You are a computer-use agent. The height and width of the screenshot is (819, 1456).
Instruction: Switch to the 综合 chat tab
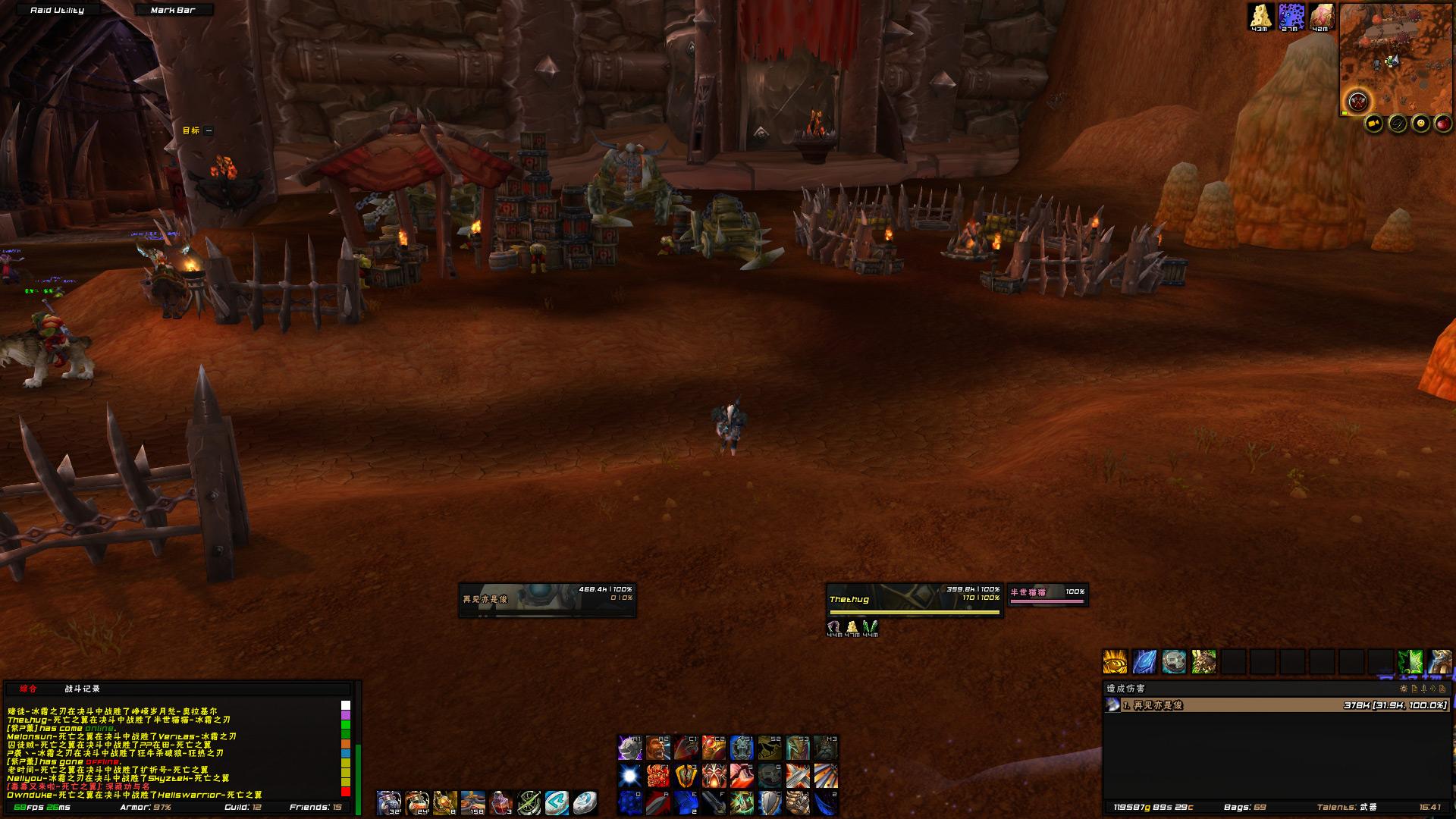[x=28, y=689]
